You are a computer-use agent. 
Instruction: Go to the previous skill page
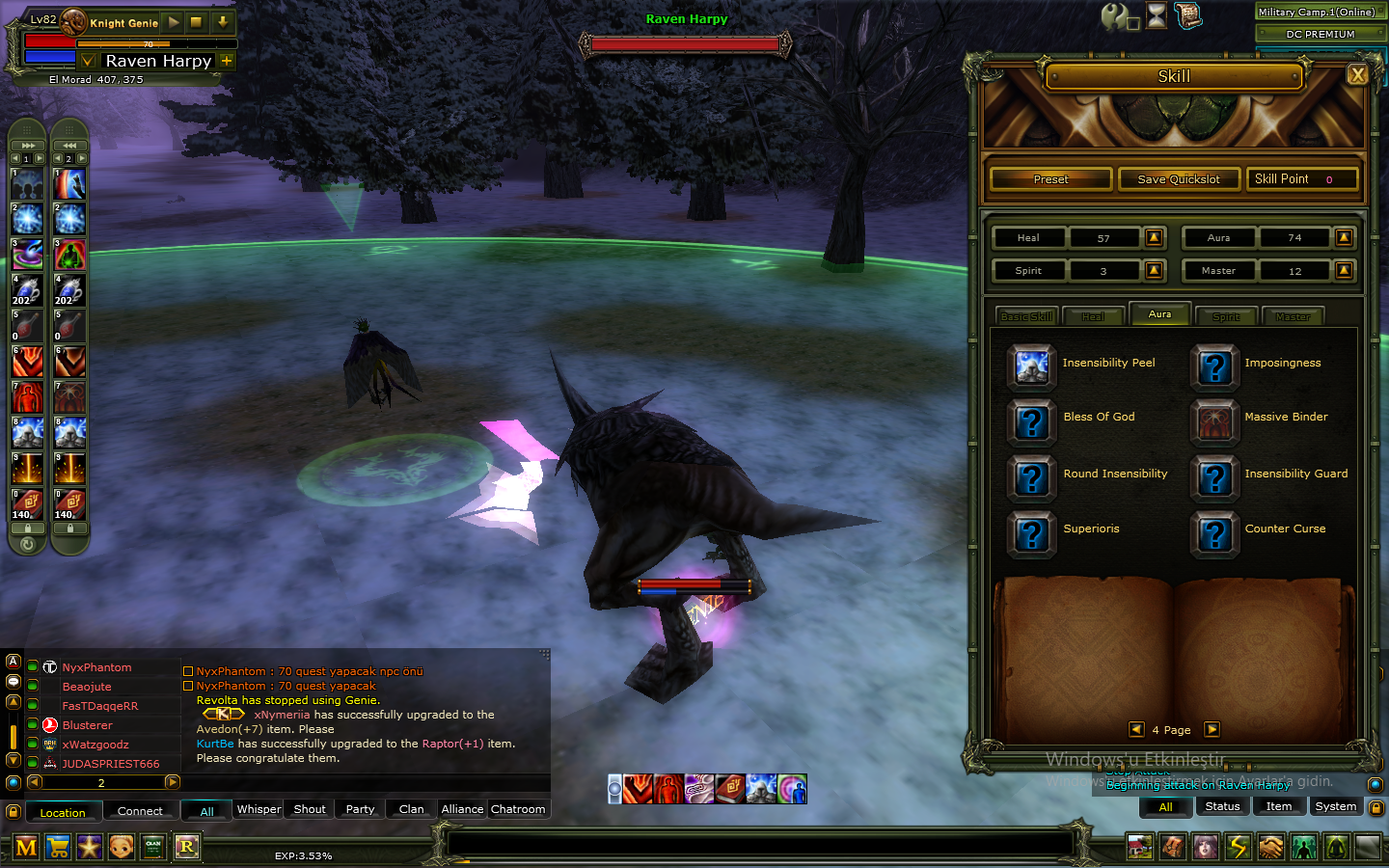click(x=1136, y=729)
